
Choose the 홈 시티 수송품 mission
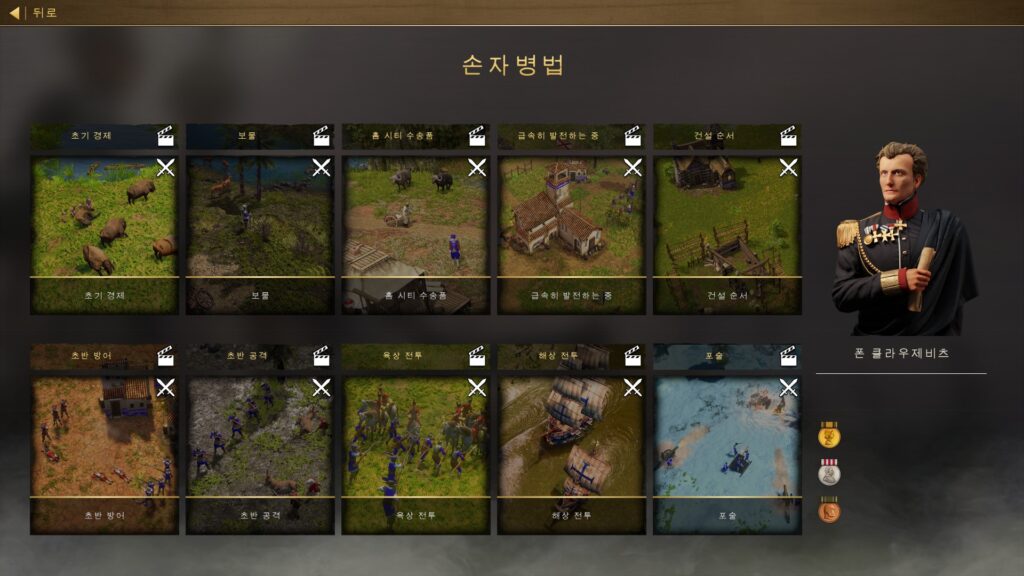pyautogui.click(x=416, y=234)
